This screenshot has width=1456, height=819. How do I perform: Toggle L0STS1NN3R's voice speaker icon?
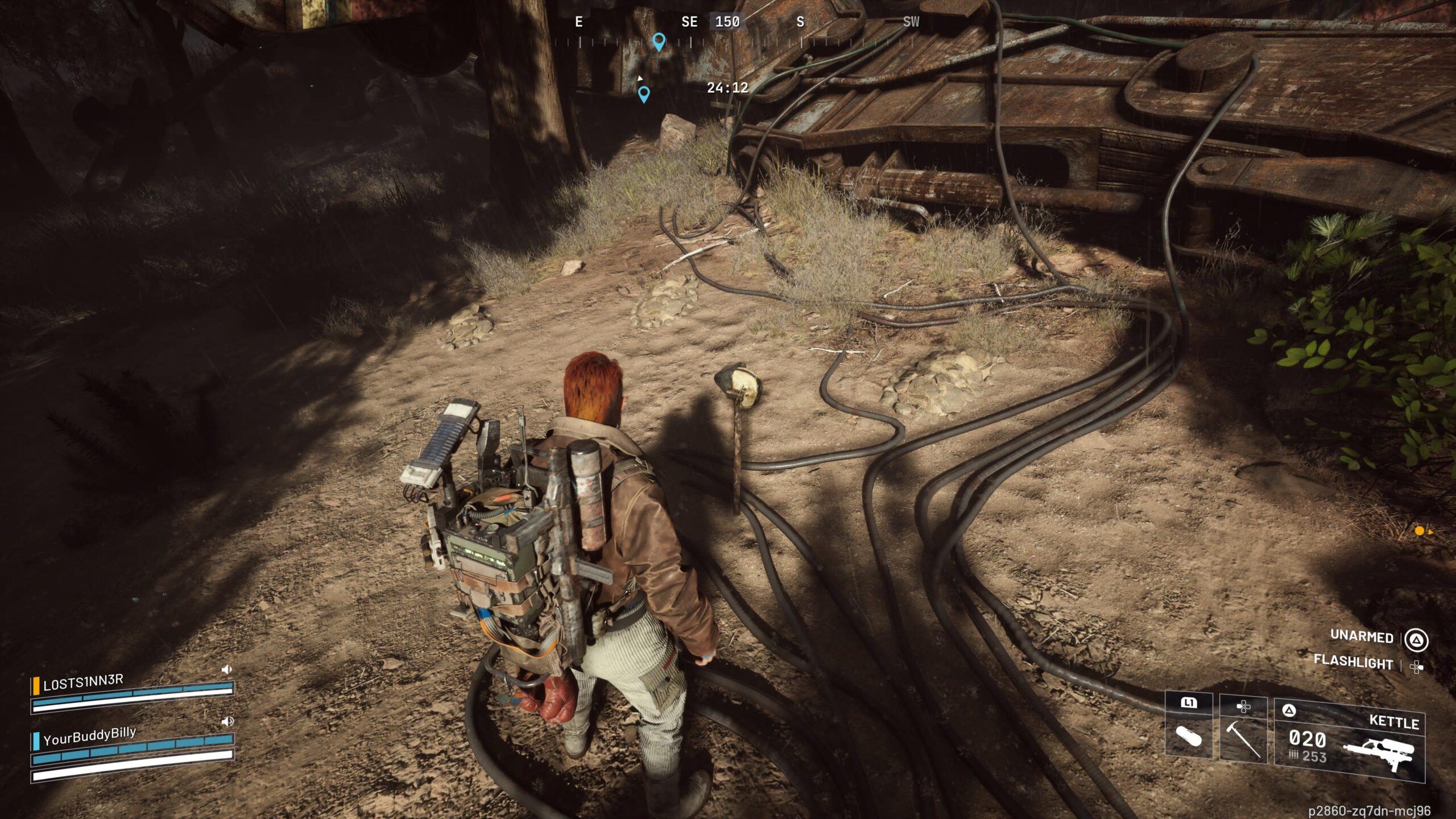pos(227,669)
